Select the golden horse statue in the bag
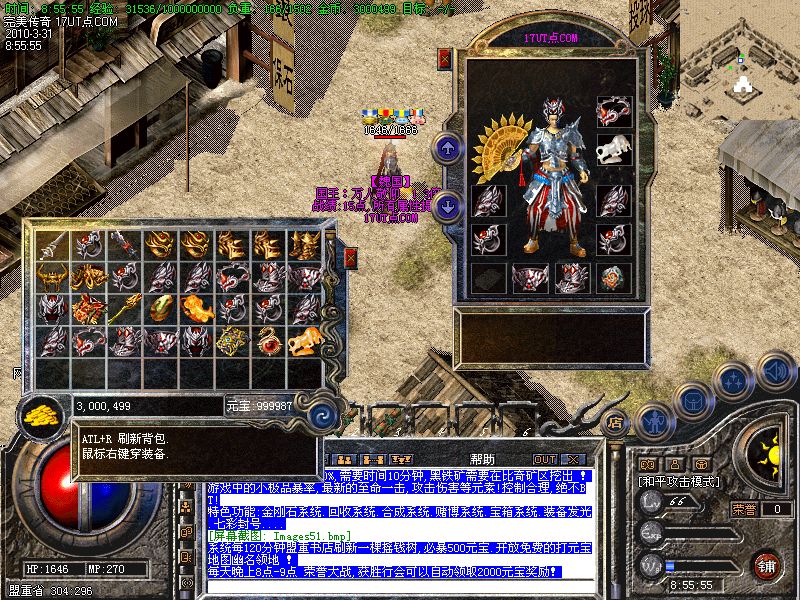Screen dimensions: 800x600 tap(303, 341)
